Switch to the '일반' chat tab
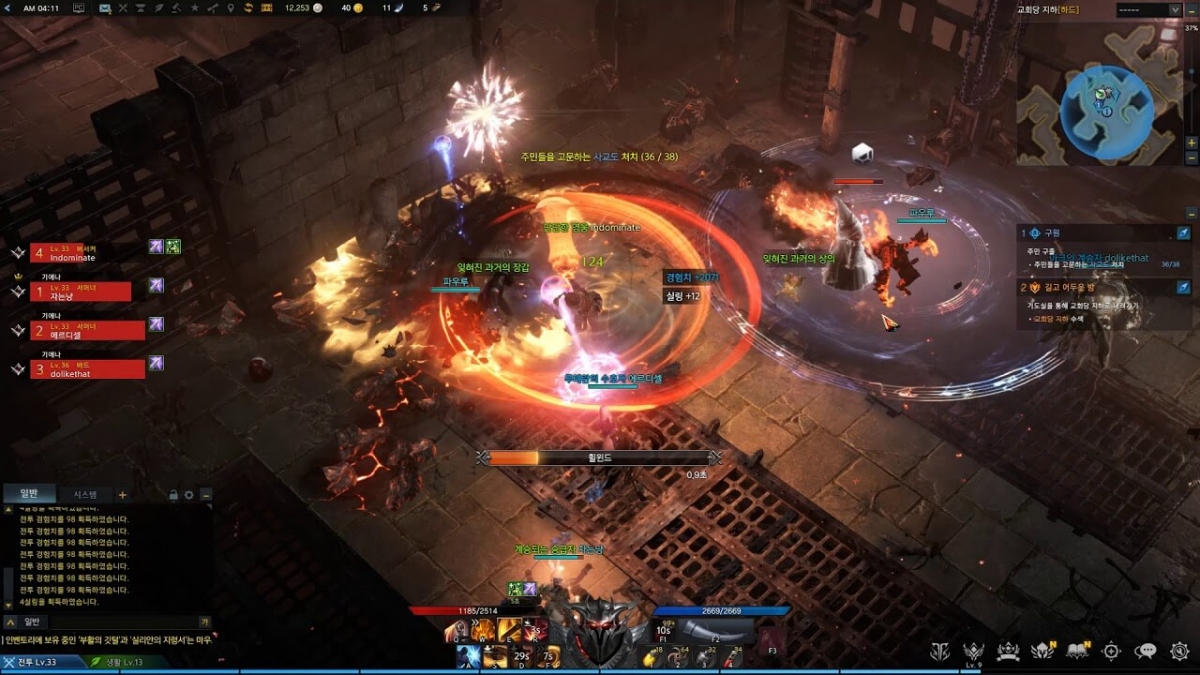Viewport: 1200px width, 675px height. coord(28,494)
